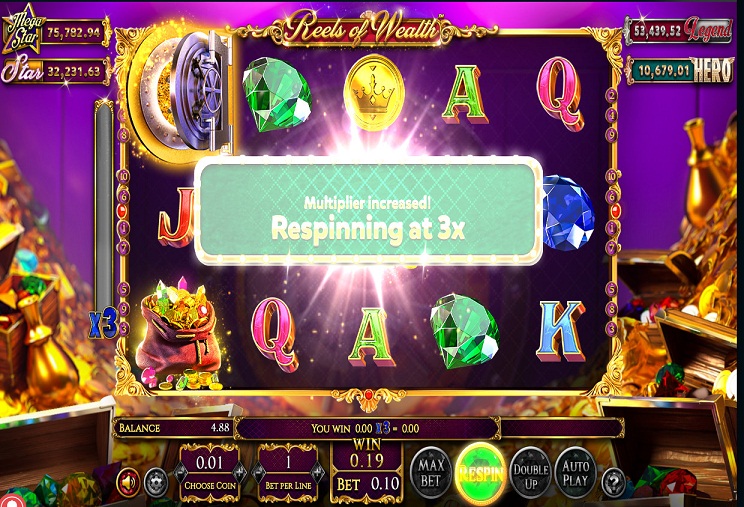
Task: Toggle the sound speaker icon
Action: tap(128, 483)
